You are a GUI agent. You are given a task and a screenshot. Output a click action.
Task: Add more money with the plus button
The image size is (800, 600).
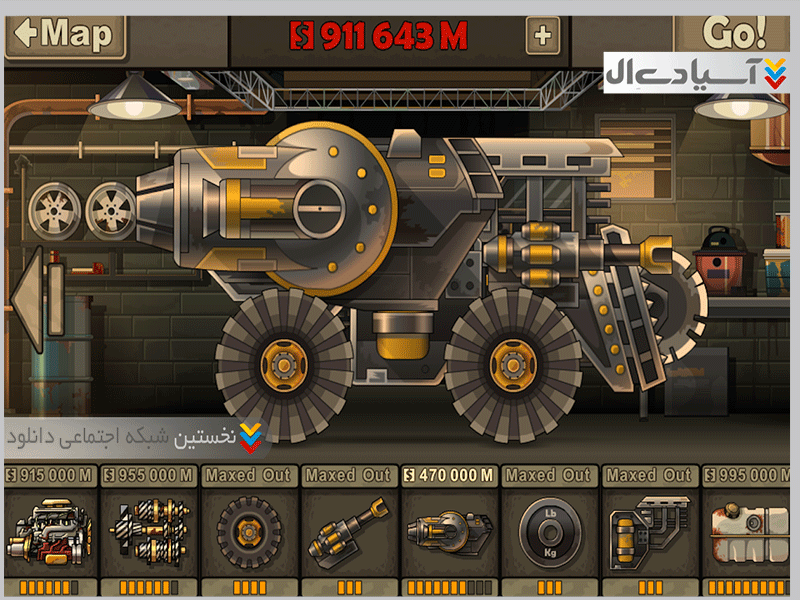pyautogui.click(x=542, y=36)
